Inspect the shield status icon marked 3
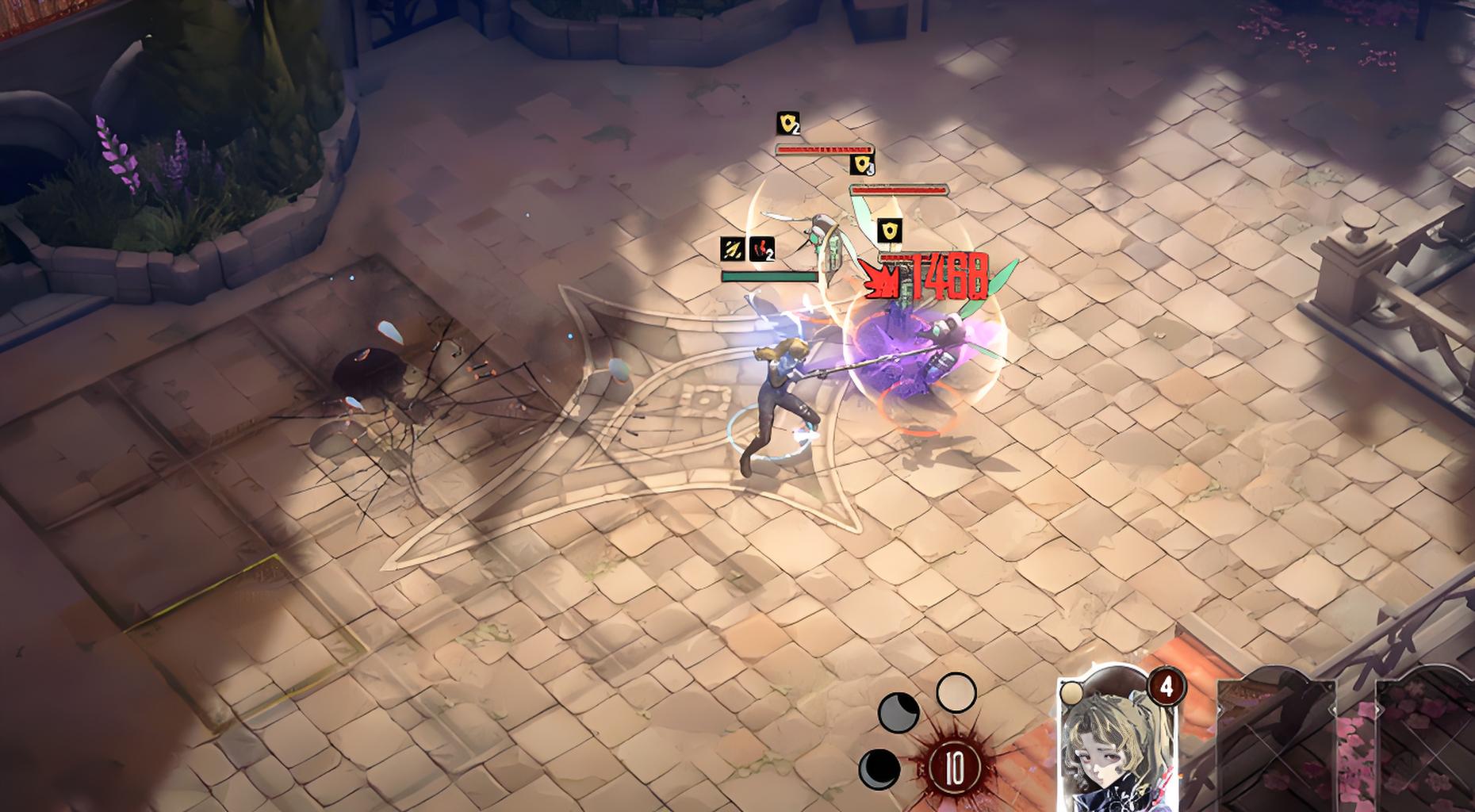 coord(862,165)
